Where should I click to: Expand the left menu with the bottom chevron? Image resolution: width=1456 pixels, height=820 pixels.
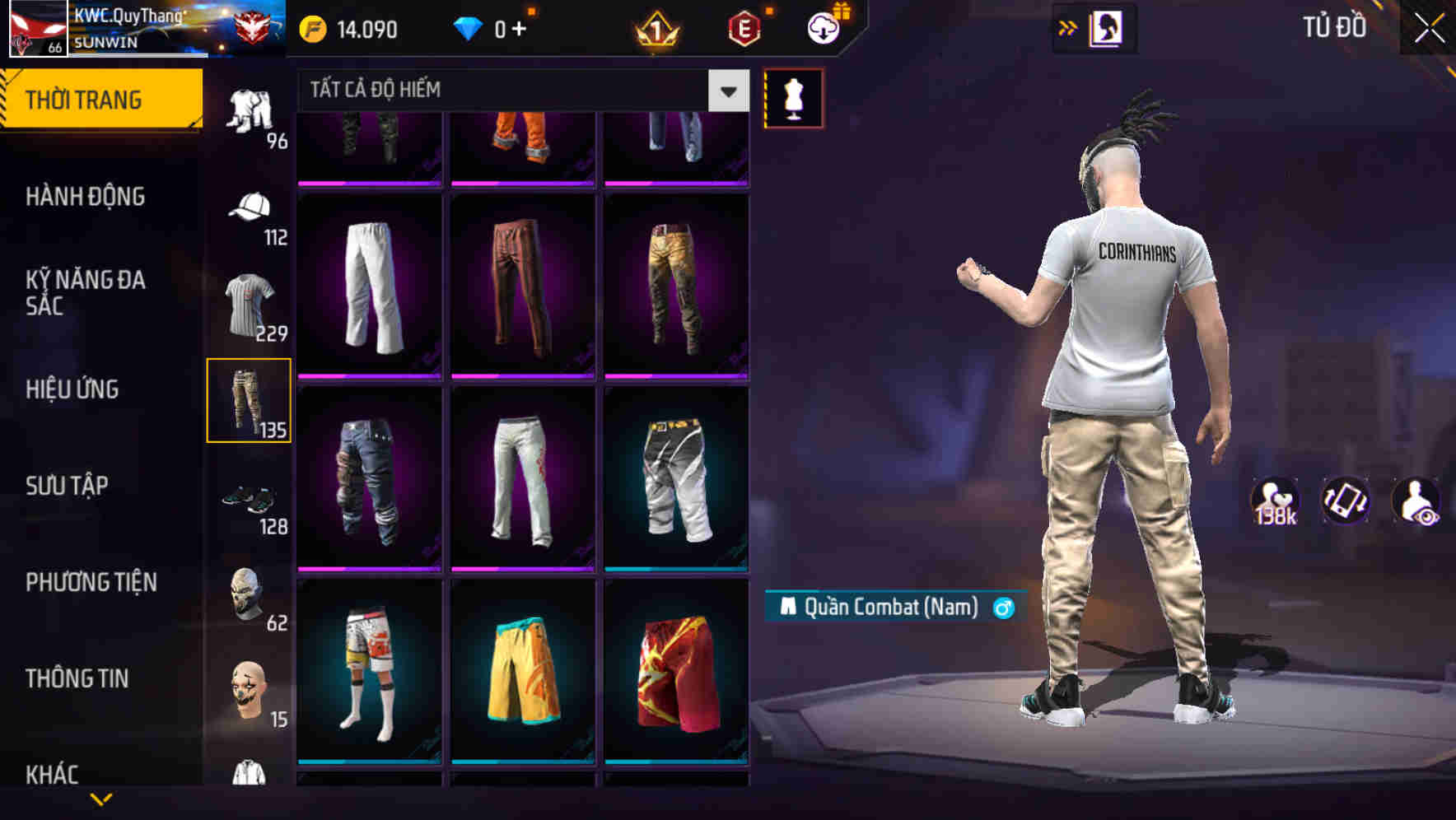click(101, 799)
